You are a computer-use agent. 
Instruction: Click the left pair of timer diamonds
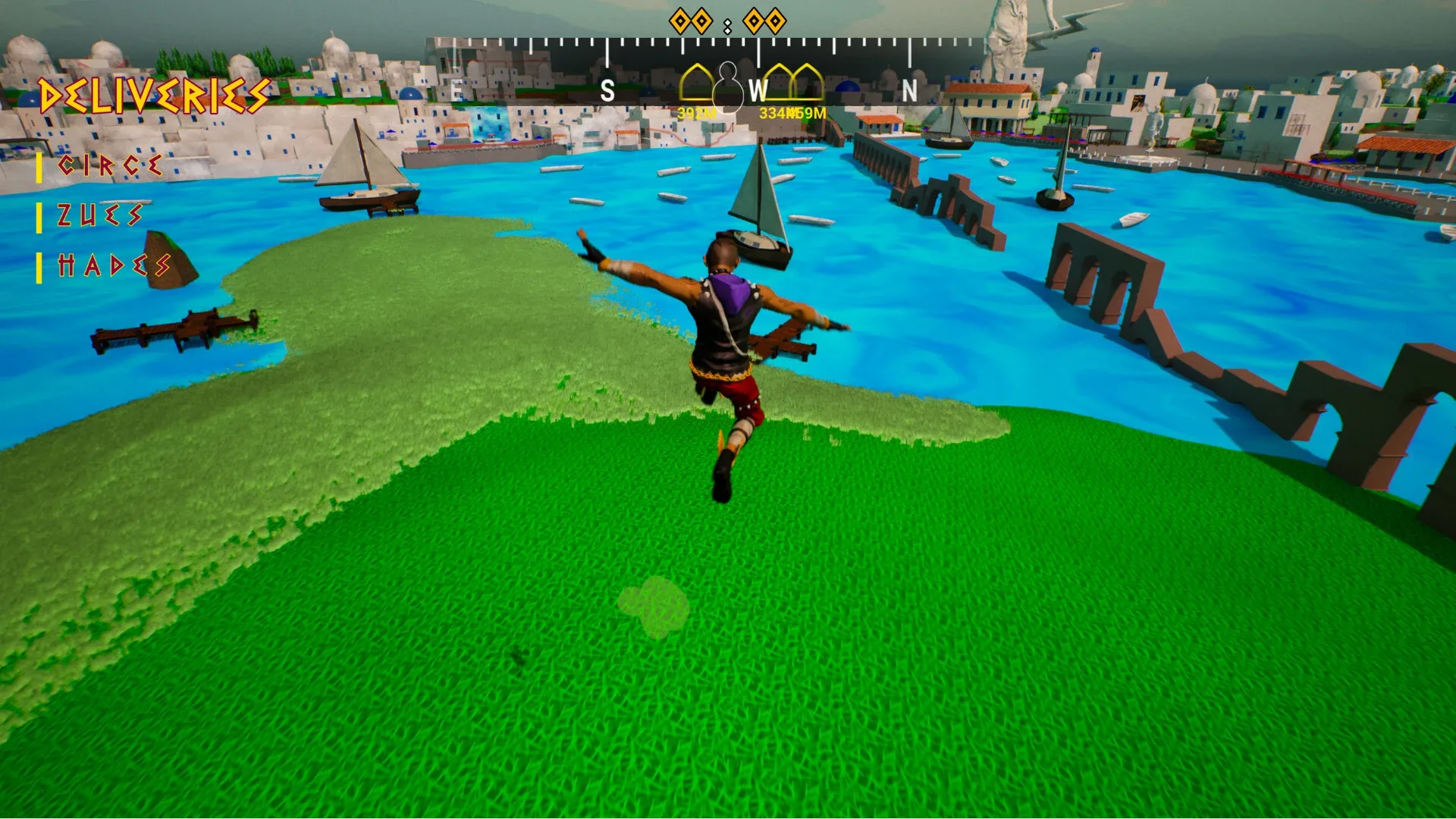[x=691, y=21]
